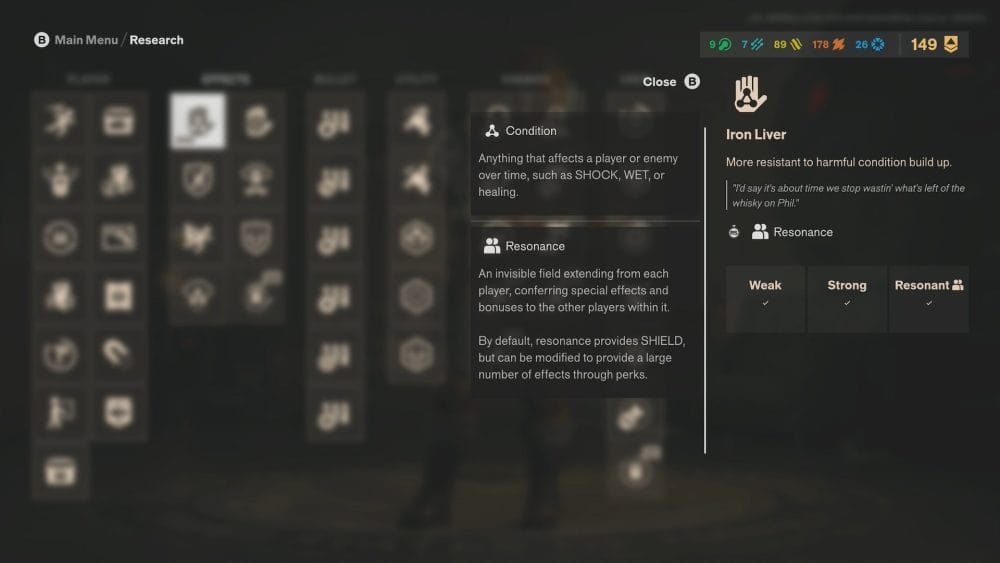The image size is (1000, 563).
Task: Open the Condition glossary entry
Action: coord(531,131)
